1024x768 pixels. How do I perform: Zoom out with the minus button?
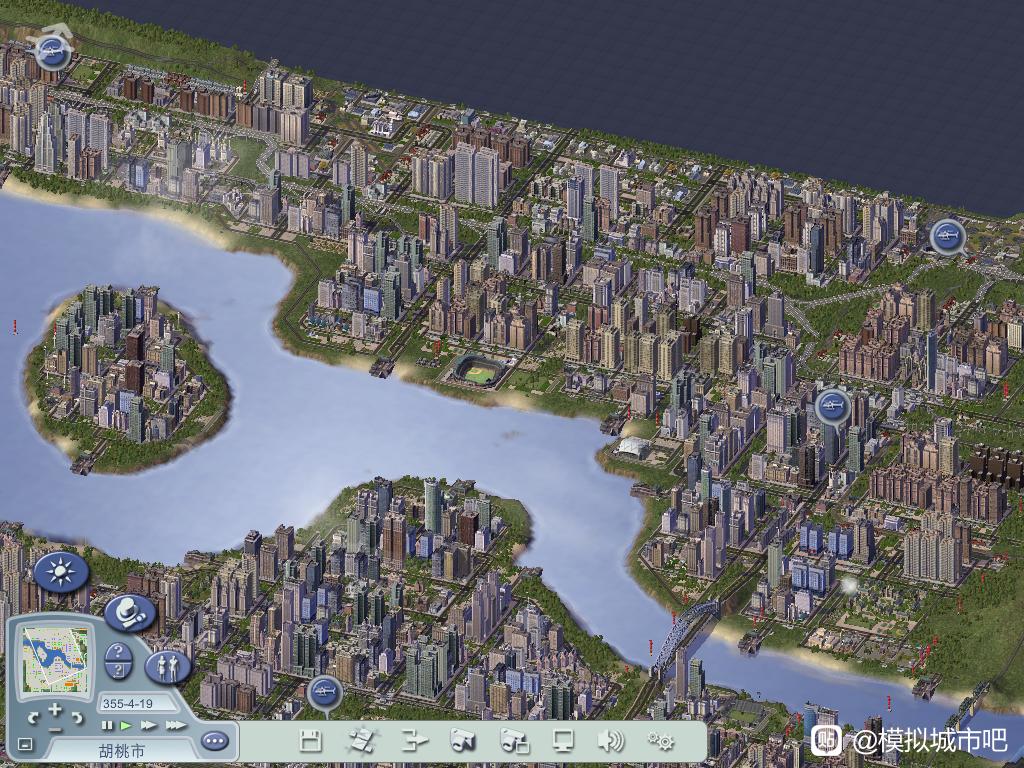pyautogui.click(x=54, y=729)
